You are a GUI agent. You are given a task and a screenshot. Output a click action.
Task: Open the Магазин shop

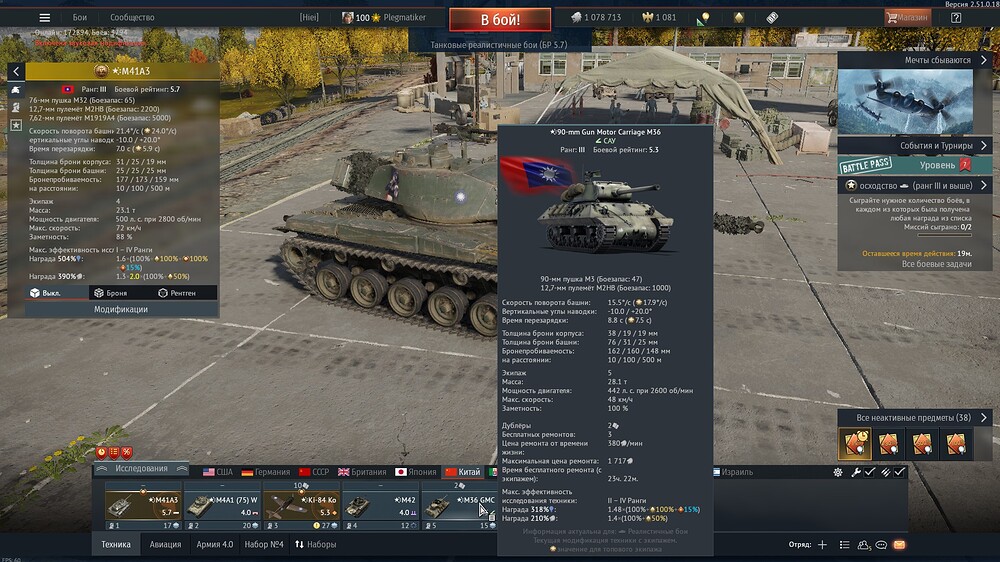907,17
